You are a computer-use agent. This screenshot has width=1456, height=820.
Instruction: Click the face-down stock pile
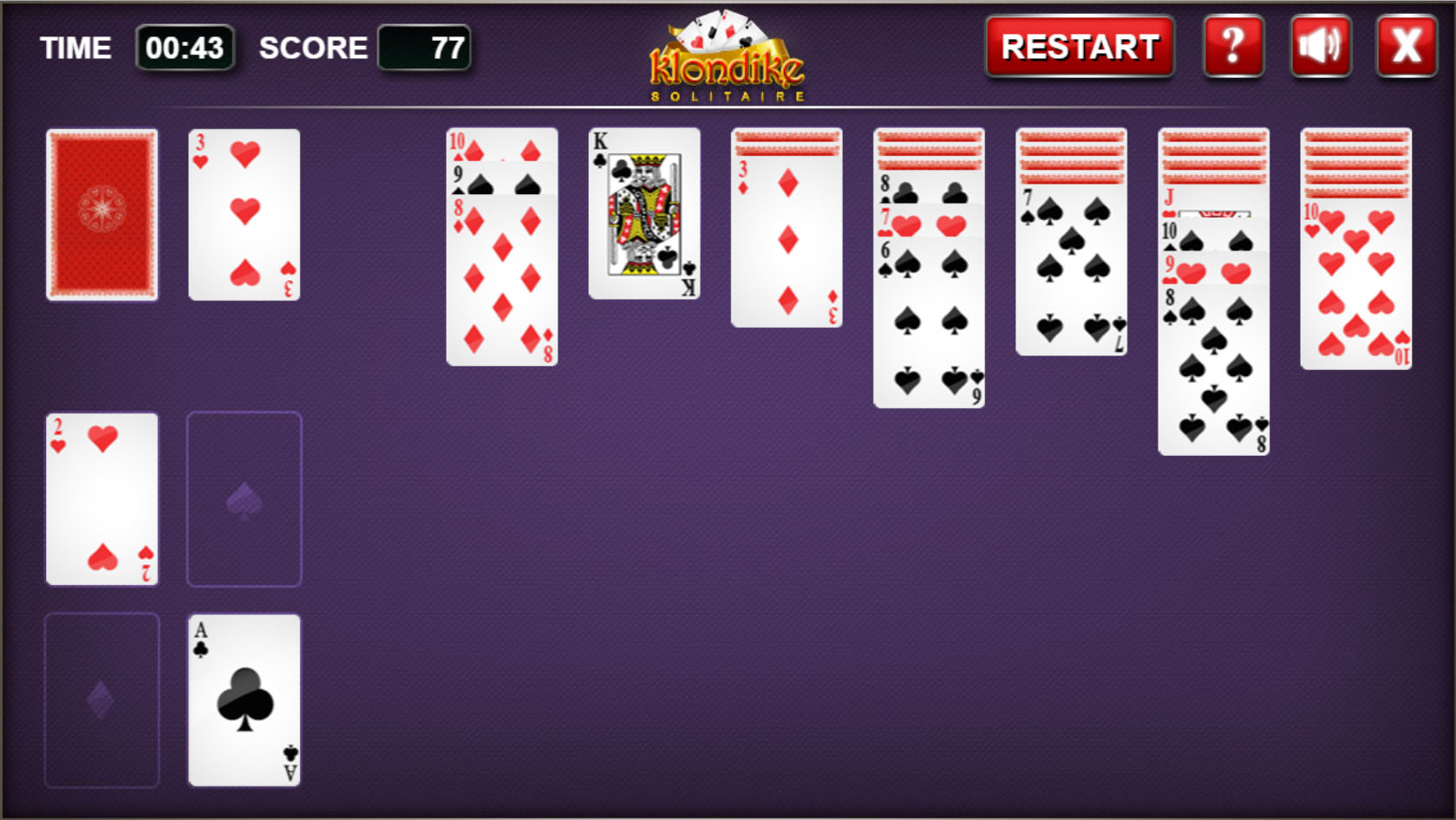101,215
